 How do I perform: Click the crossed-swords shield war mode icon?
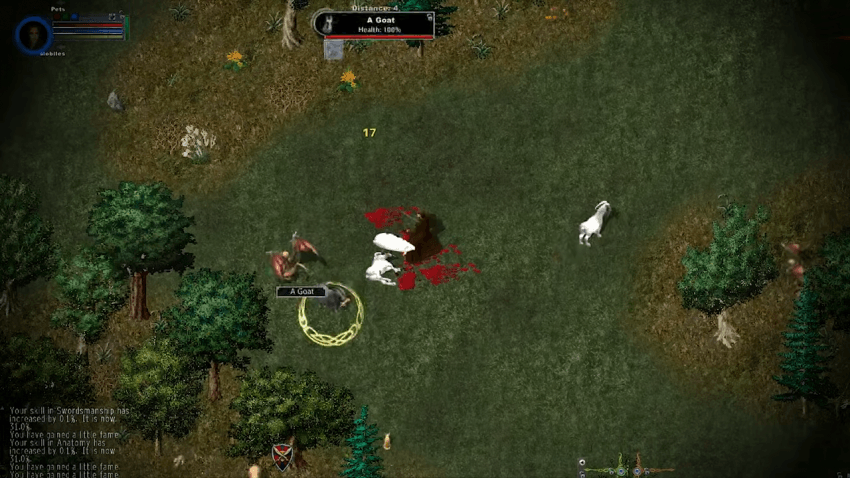tap(283, 456)
